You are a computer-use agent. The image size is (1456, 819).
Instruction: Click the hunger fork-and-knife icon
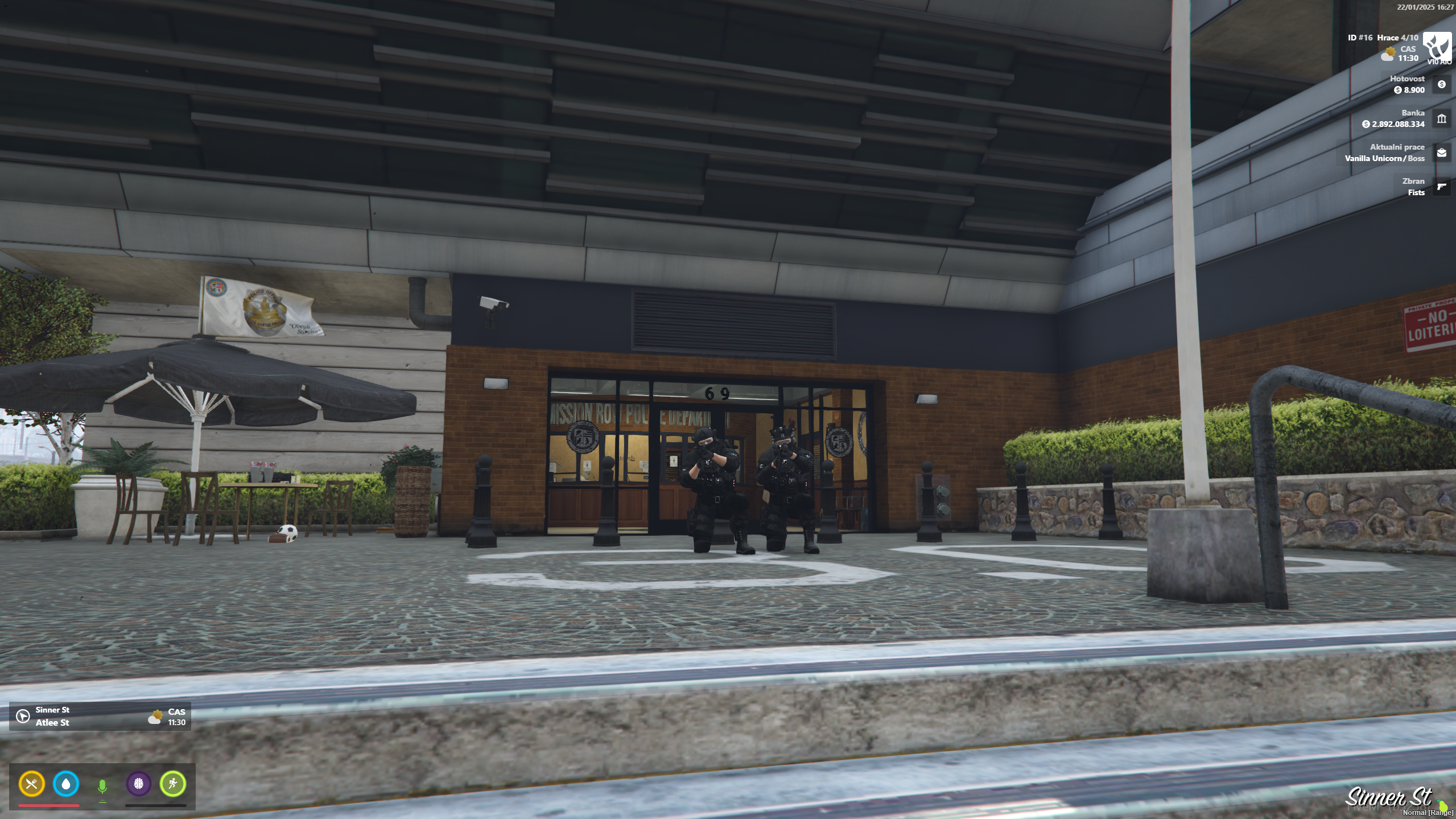(x=32, y=785)
